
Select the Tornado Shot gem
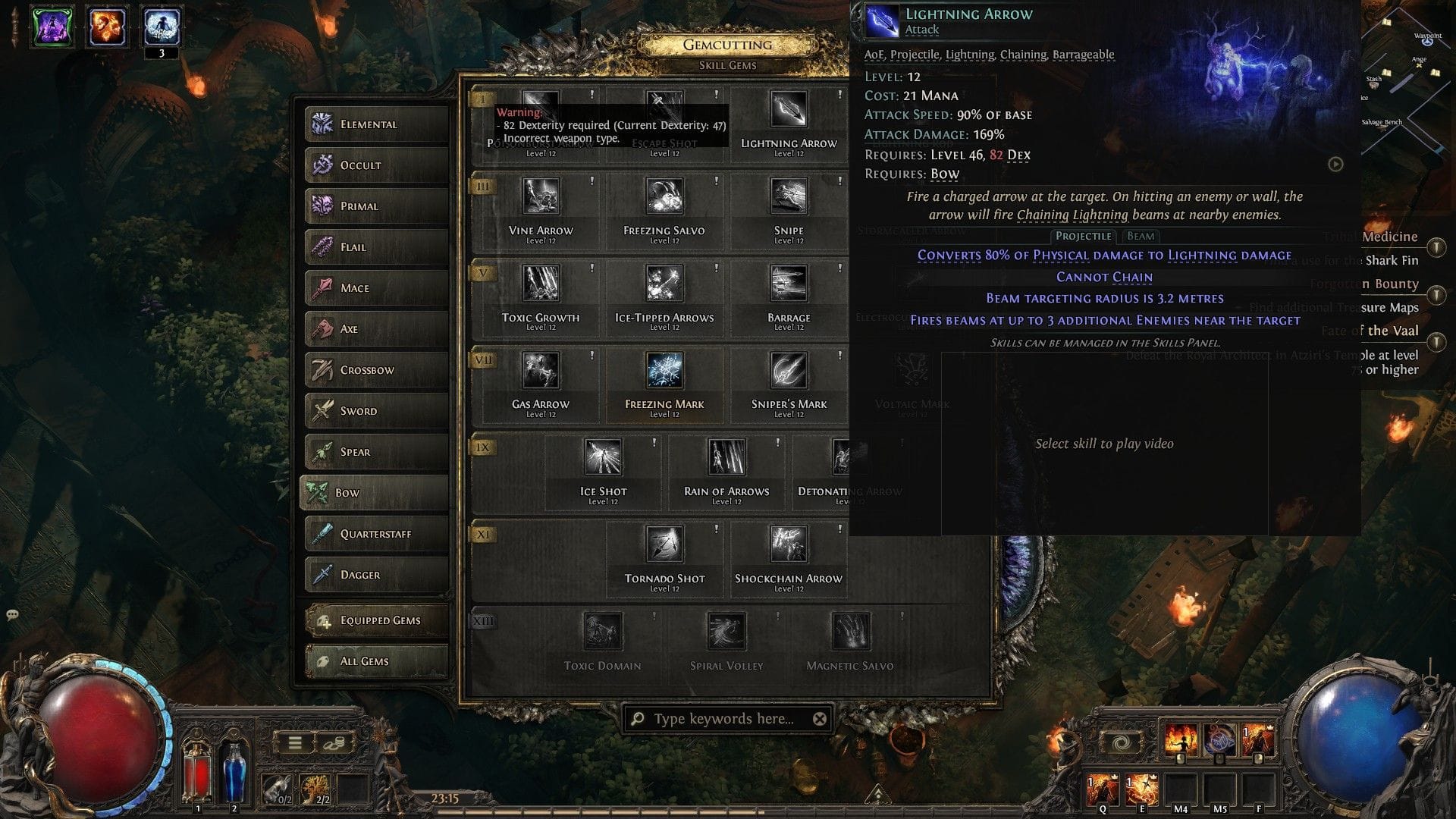664,544
